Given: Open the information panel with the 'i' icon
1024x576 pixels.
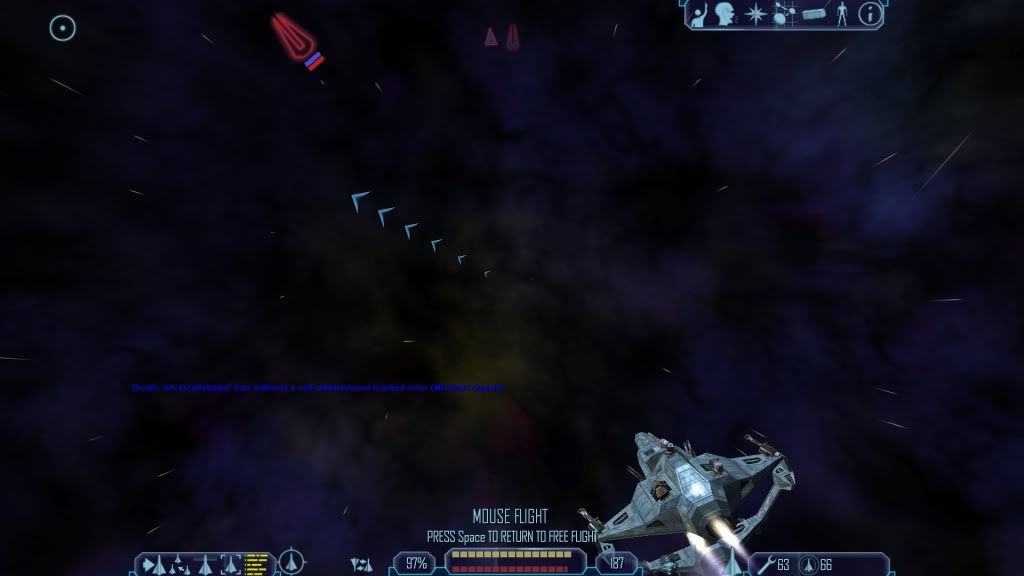Looking at the screenshot, I should coord(870,14).
